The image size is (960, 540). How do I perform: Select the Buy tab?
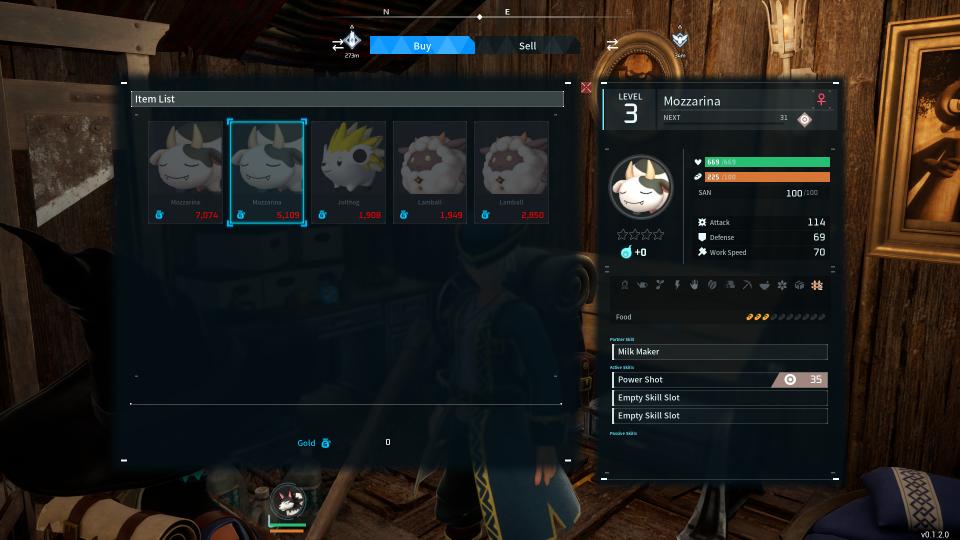[x=422, y=46]
